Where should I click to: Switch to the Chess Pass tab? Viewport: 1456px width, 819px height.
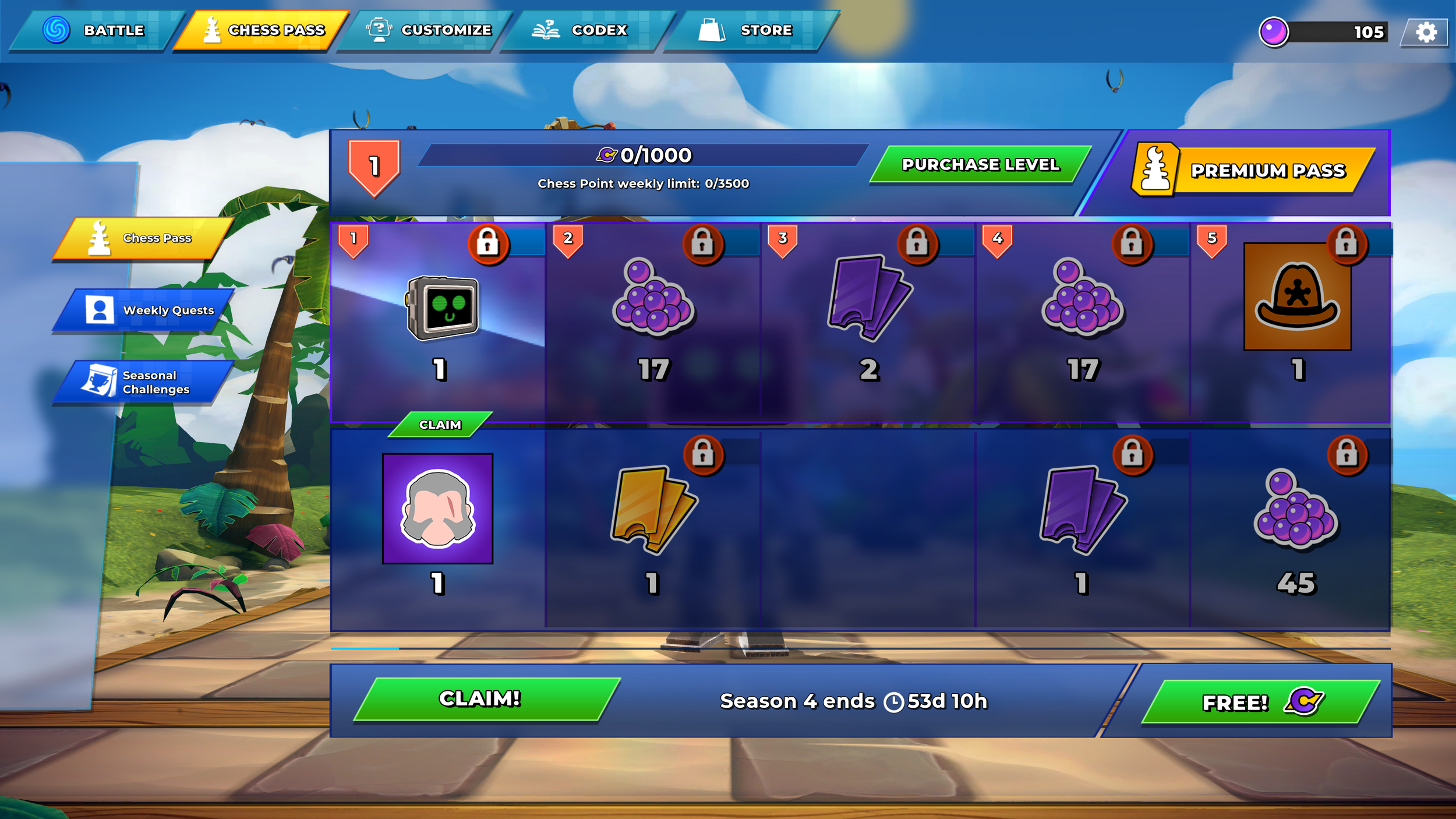point(262,30)
